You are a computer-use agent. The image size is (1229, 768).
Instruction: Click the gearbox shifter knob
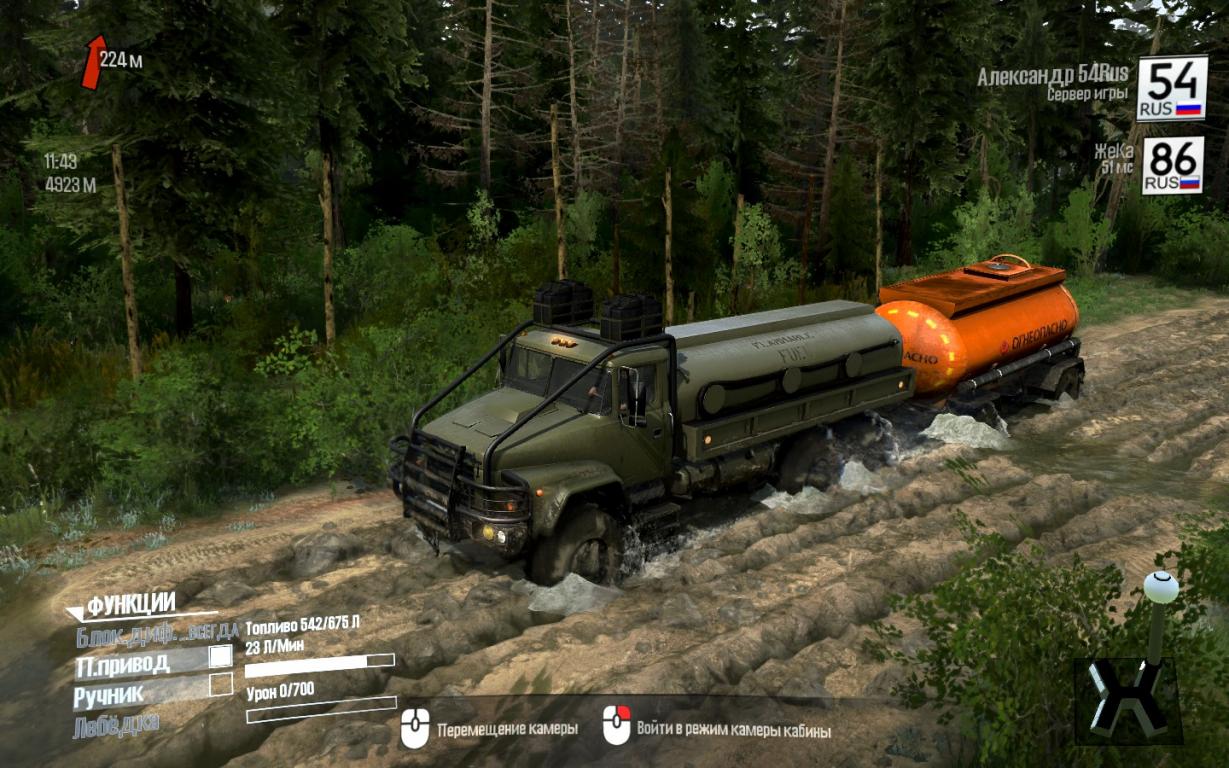point(1160,588)
